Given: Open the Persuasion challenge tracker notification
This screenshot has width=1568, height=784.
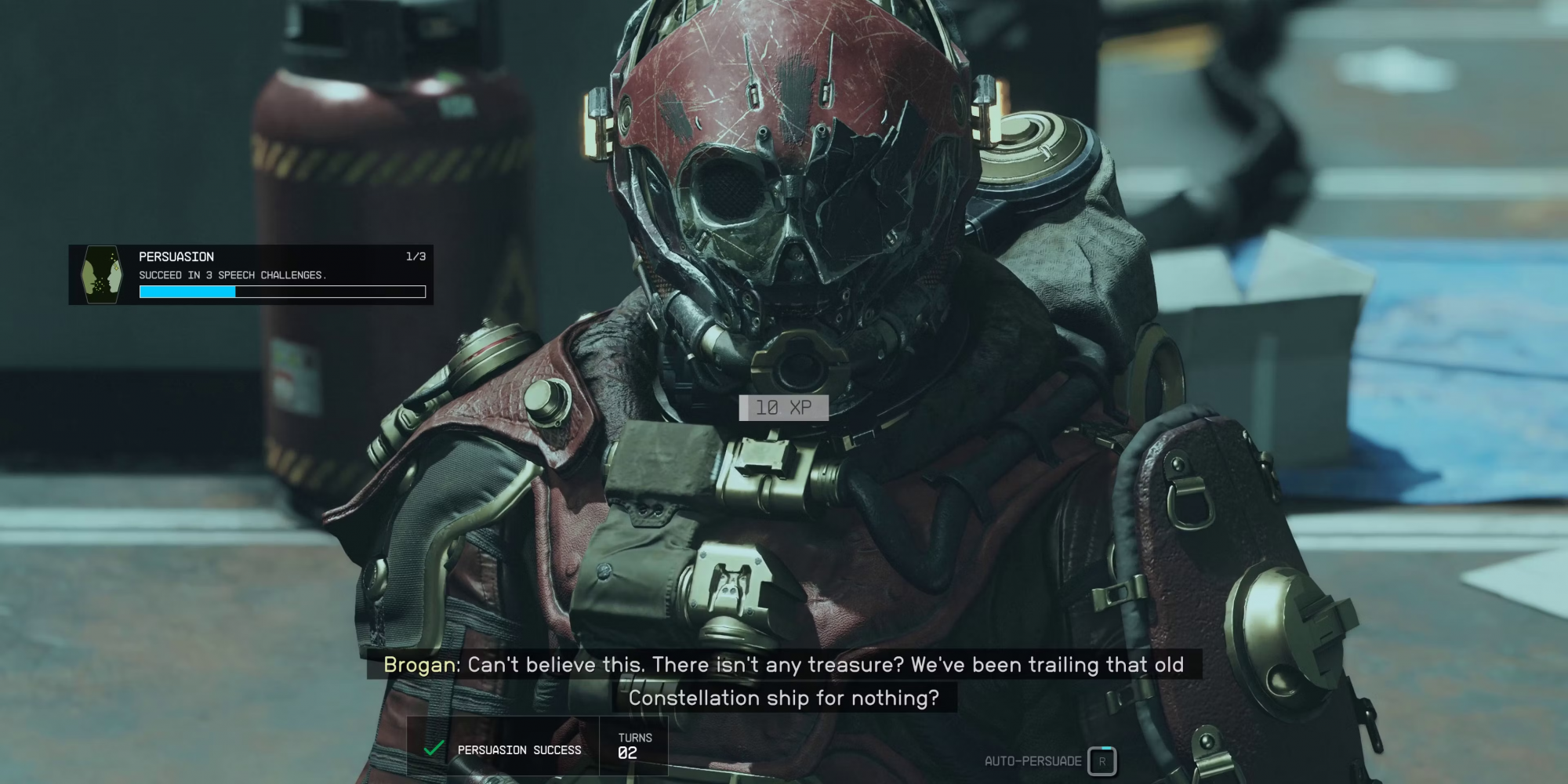Looking at the screenshot, I should pos(251,274).
